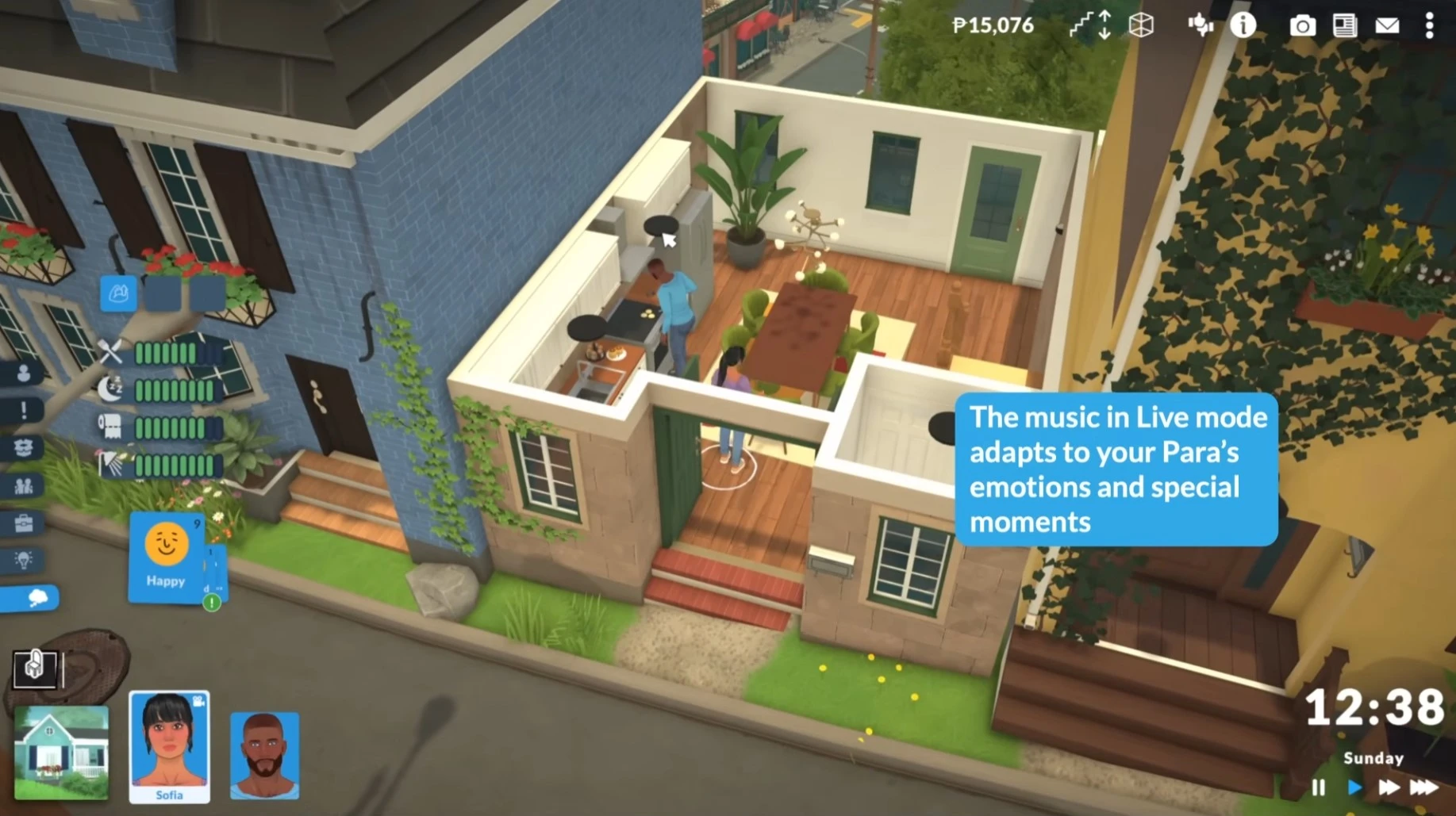
Task: Select Sofia's portrait card
Action: [169, 746]
